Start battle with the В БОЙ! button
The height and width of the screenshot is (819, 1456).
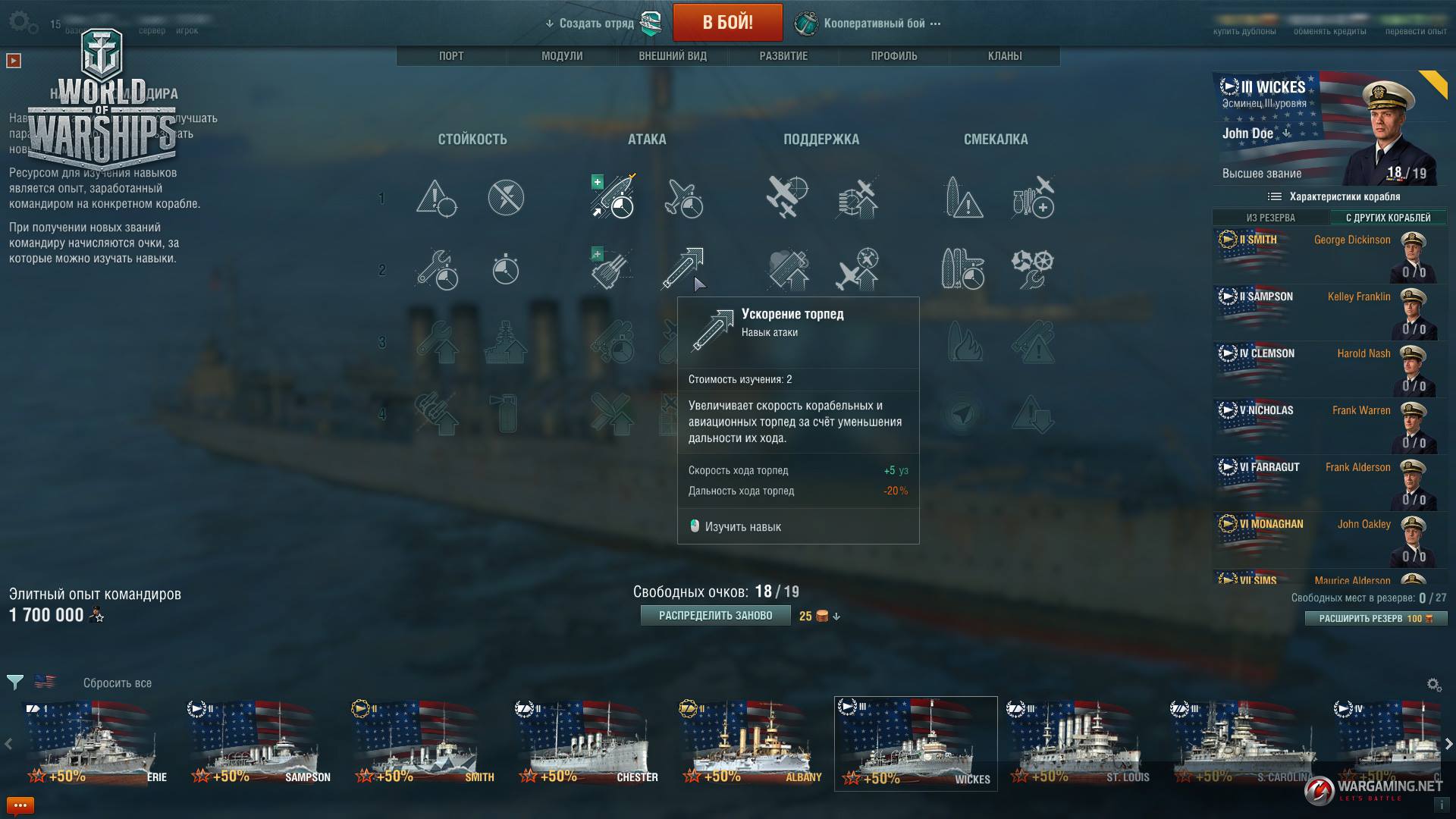pyautogui.click(x=727, y=23)
